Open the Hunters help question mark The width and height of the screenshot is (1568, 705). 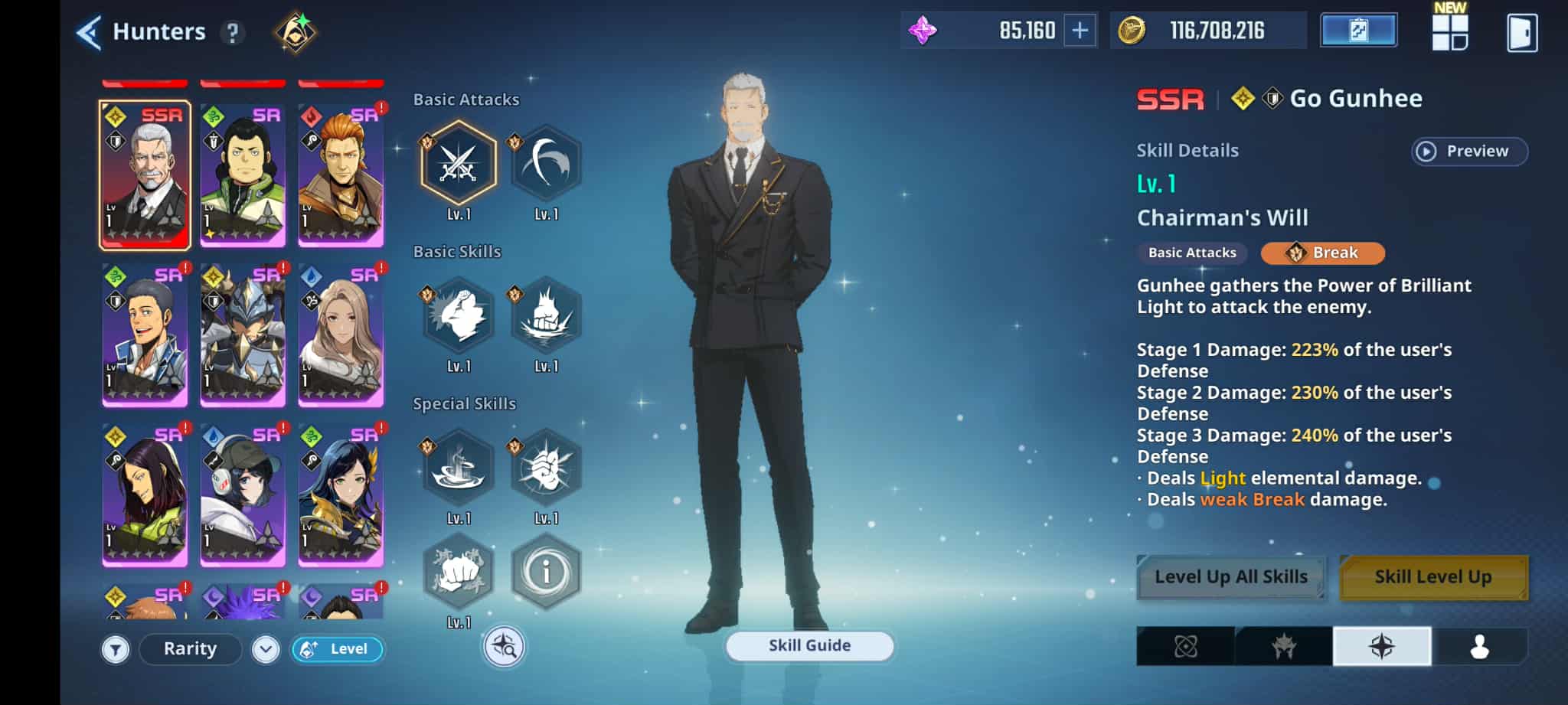[232, 33]
